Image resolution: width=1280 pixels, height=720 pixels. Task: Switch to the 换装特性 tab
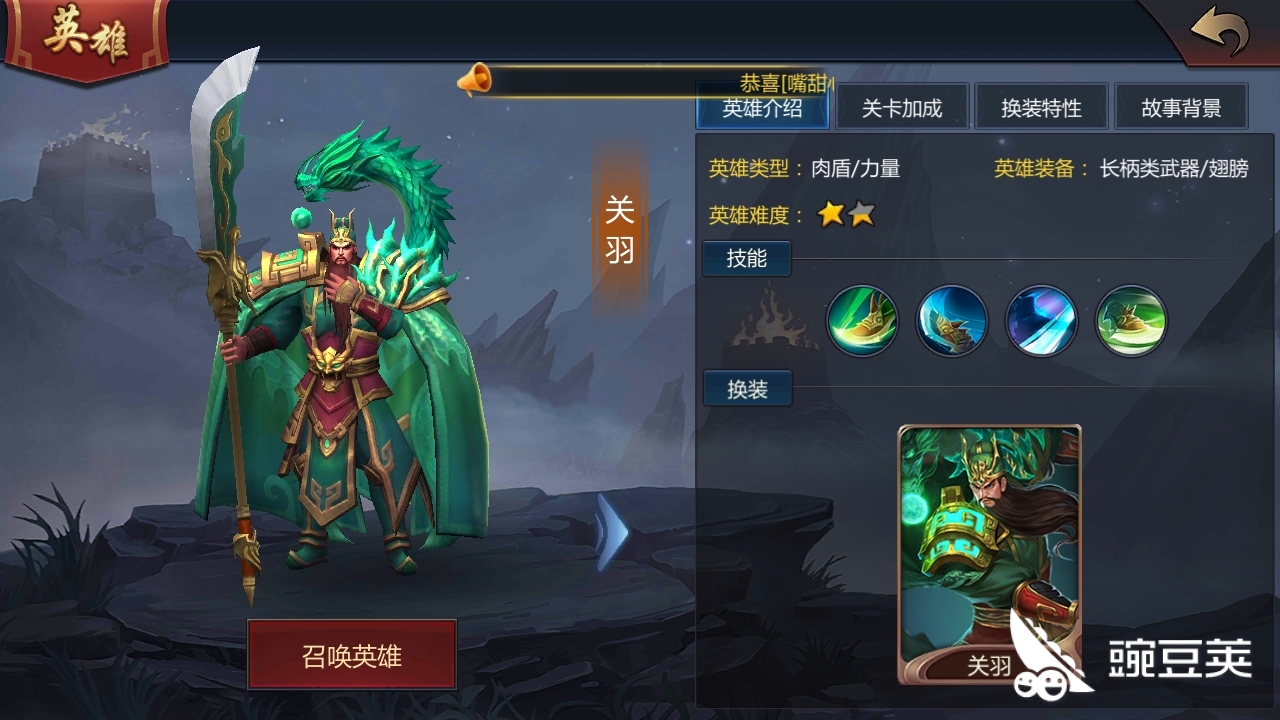[x=1043, y=106]
